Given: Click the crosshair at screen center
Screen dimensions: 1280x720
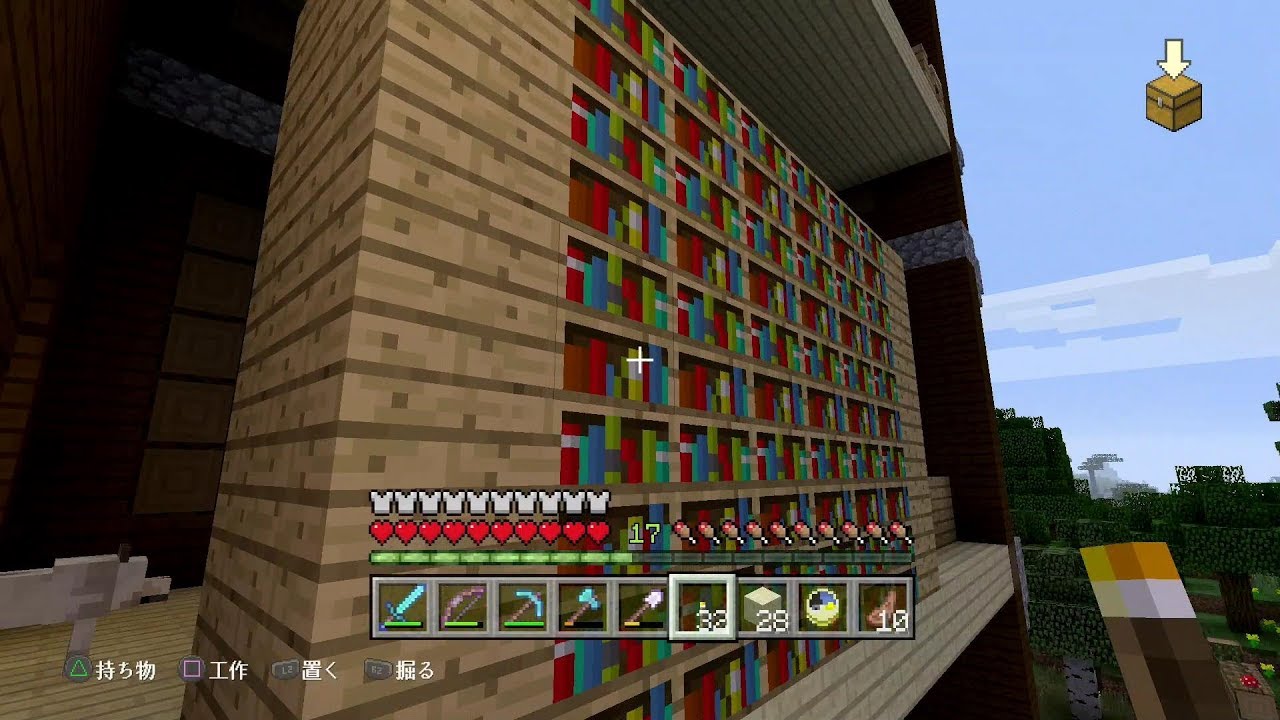Looking at the screenshot, I should [639, 362].
